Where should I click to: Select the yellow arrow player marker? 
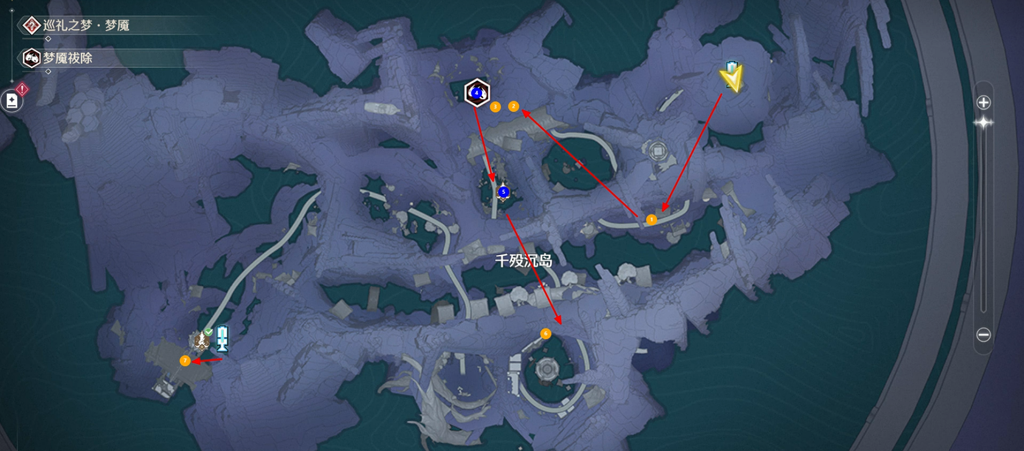click(x=733, y=79)
